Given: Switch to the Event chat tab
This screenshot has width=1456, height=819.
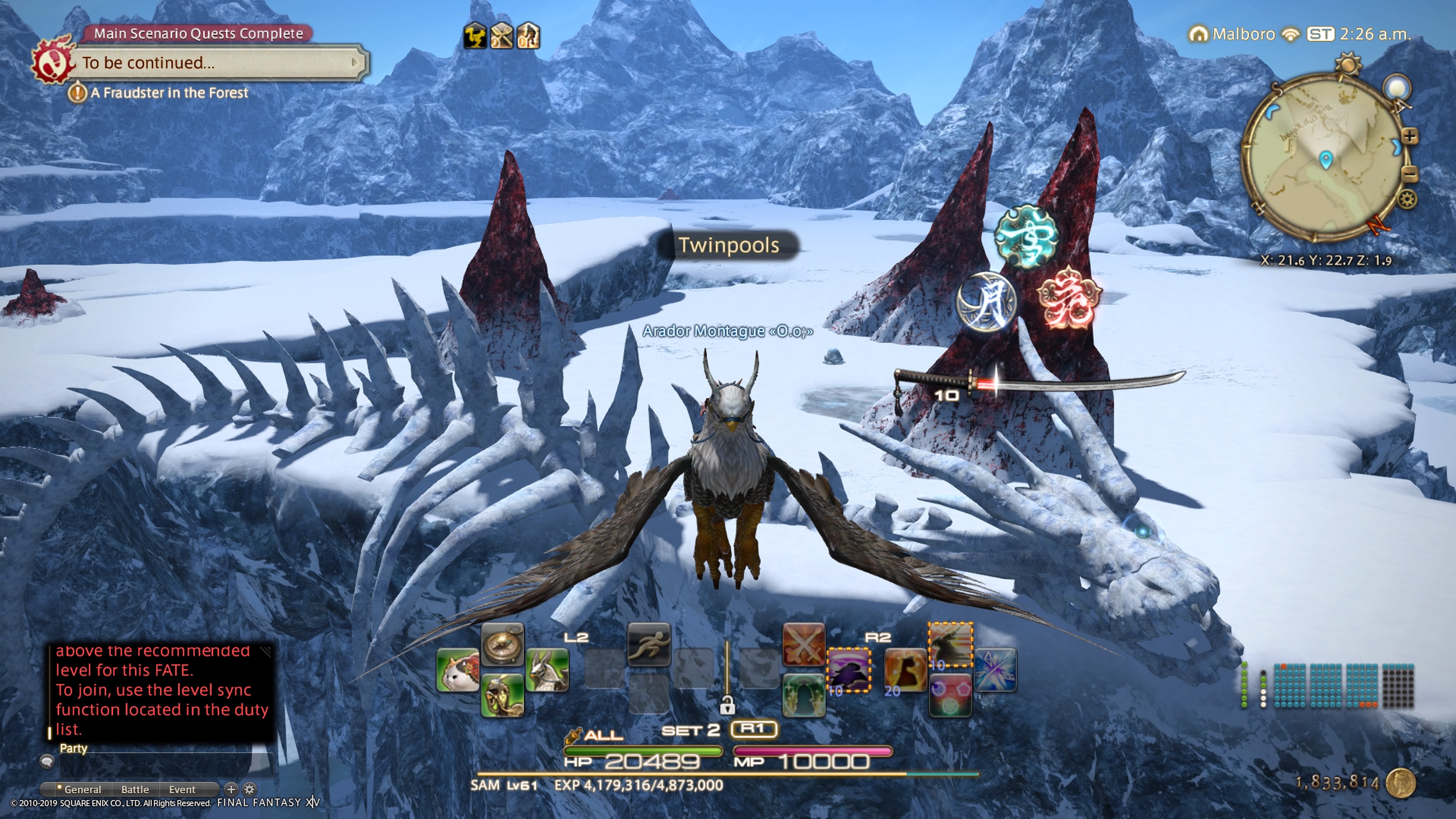Looking at the screenshot, I should [182, 789].
